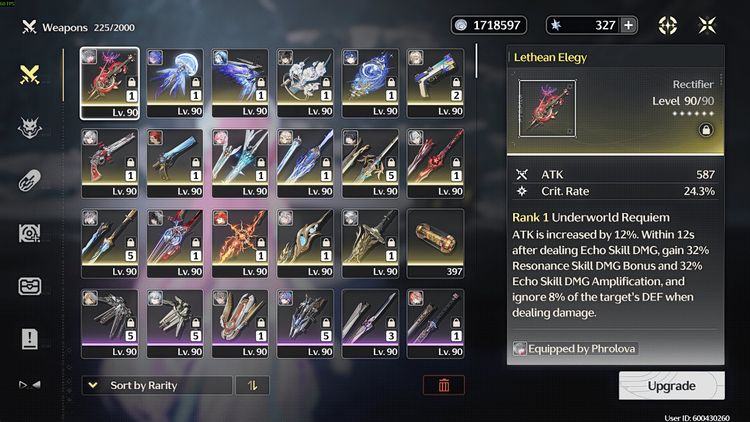Select the white floral weapon in top row
750x422 pixels.
[305, 82]
